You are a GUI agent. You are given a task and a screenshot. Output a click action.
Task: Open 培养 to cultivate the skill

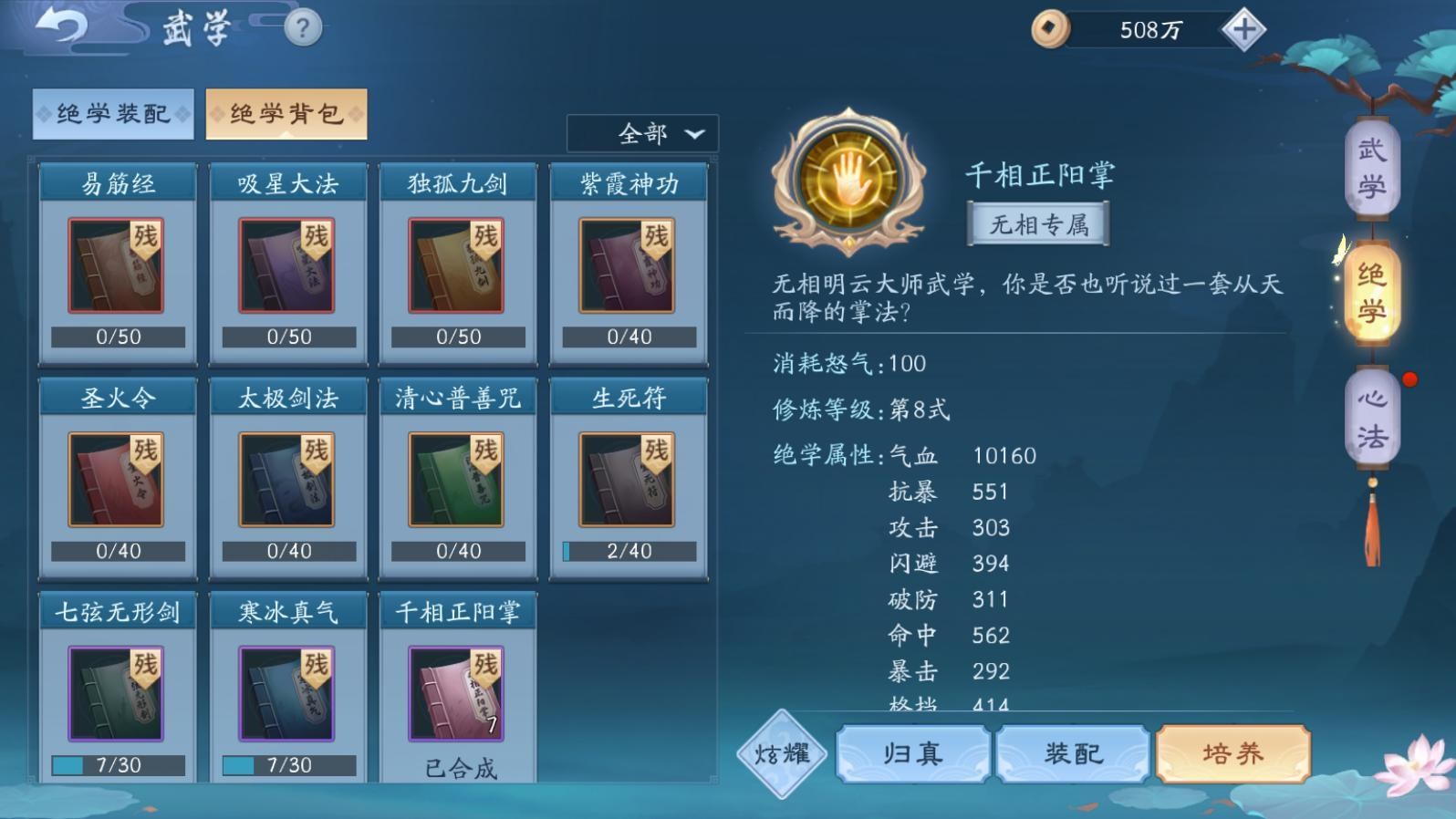click(1232, 753)
